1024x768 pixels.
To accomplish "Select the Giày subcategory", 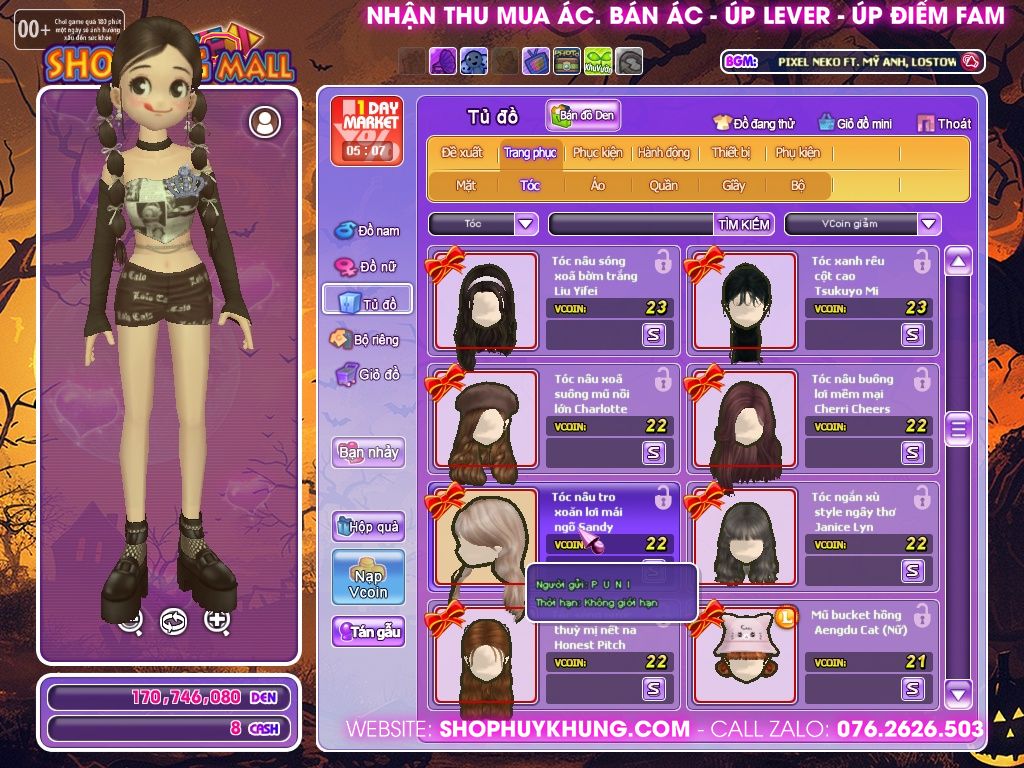I will pos(733,185).
